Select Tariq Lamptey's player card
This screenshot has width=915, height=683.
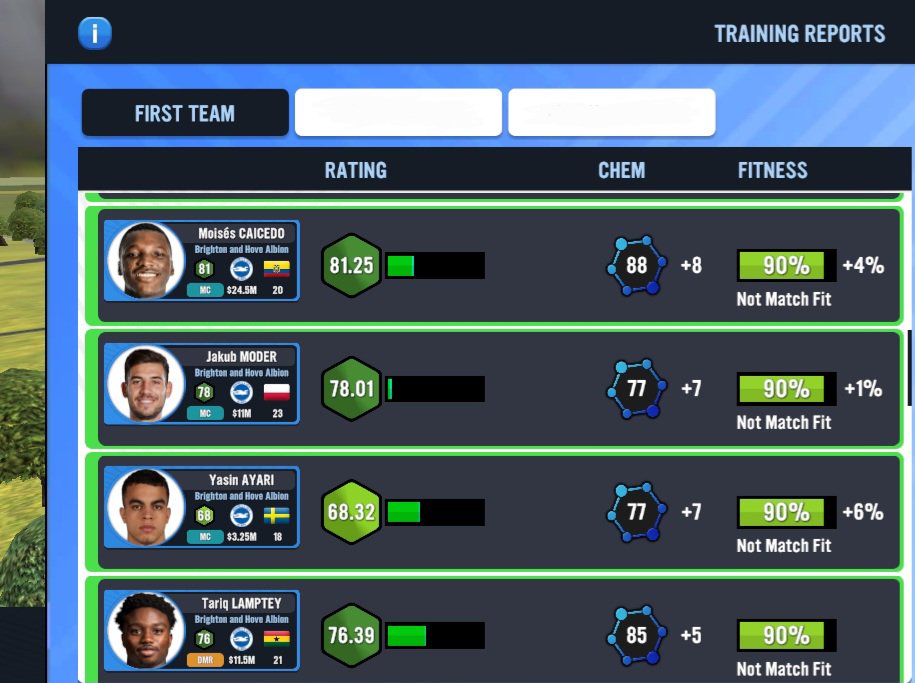[202, 630]
